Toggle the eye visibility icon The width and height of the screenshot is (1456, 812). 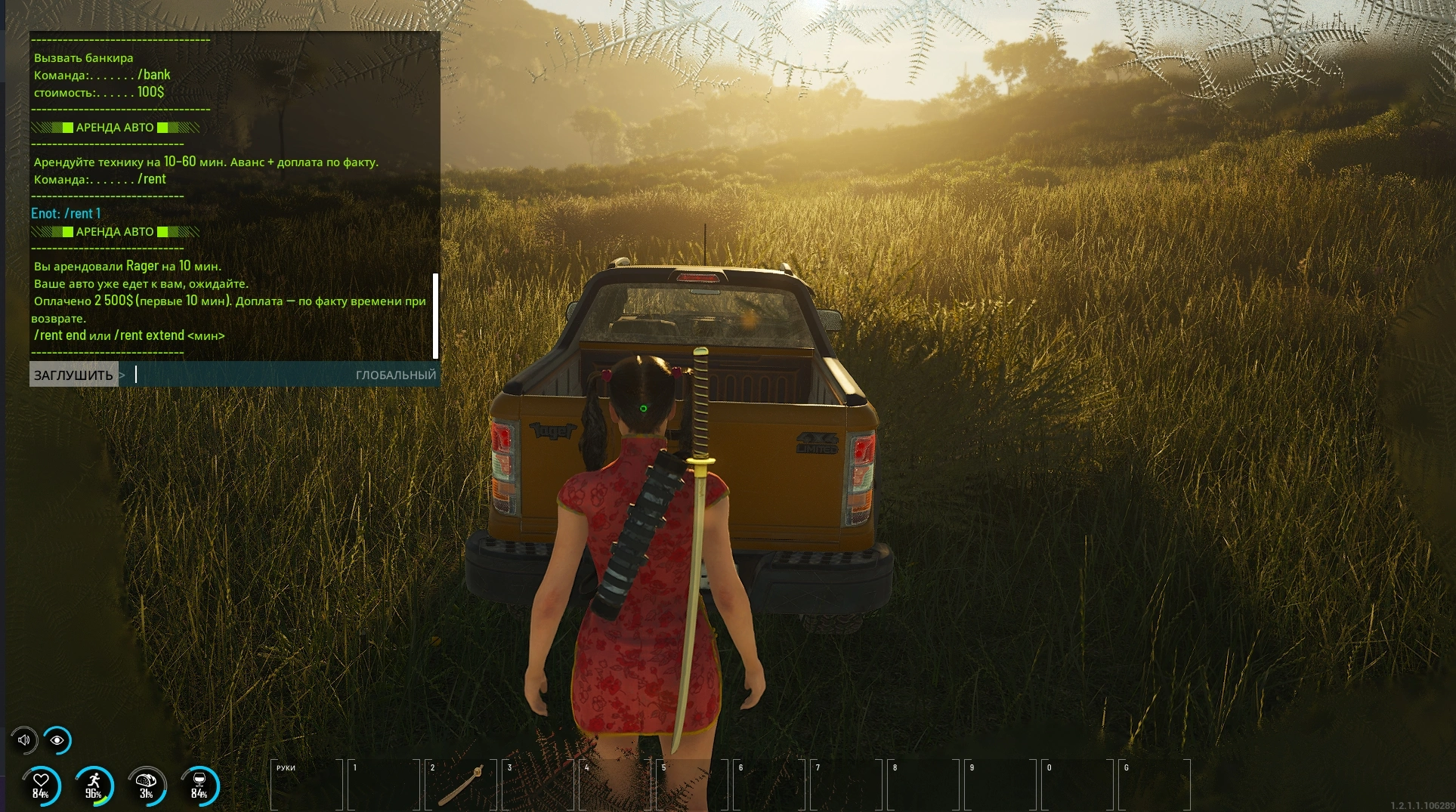point(57,740)
